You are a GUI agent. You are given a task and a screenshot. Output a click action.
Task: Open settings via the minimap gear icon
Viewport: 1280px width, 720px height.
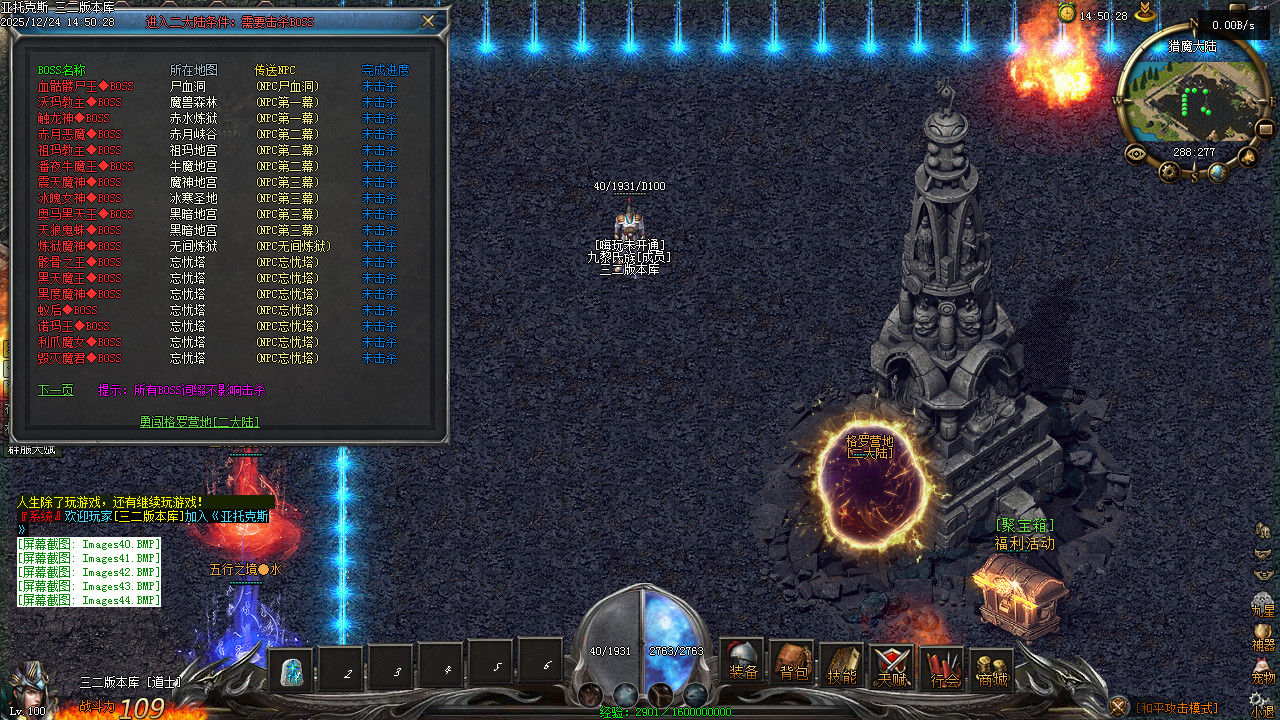(1169, 172)
